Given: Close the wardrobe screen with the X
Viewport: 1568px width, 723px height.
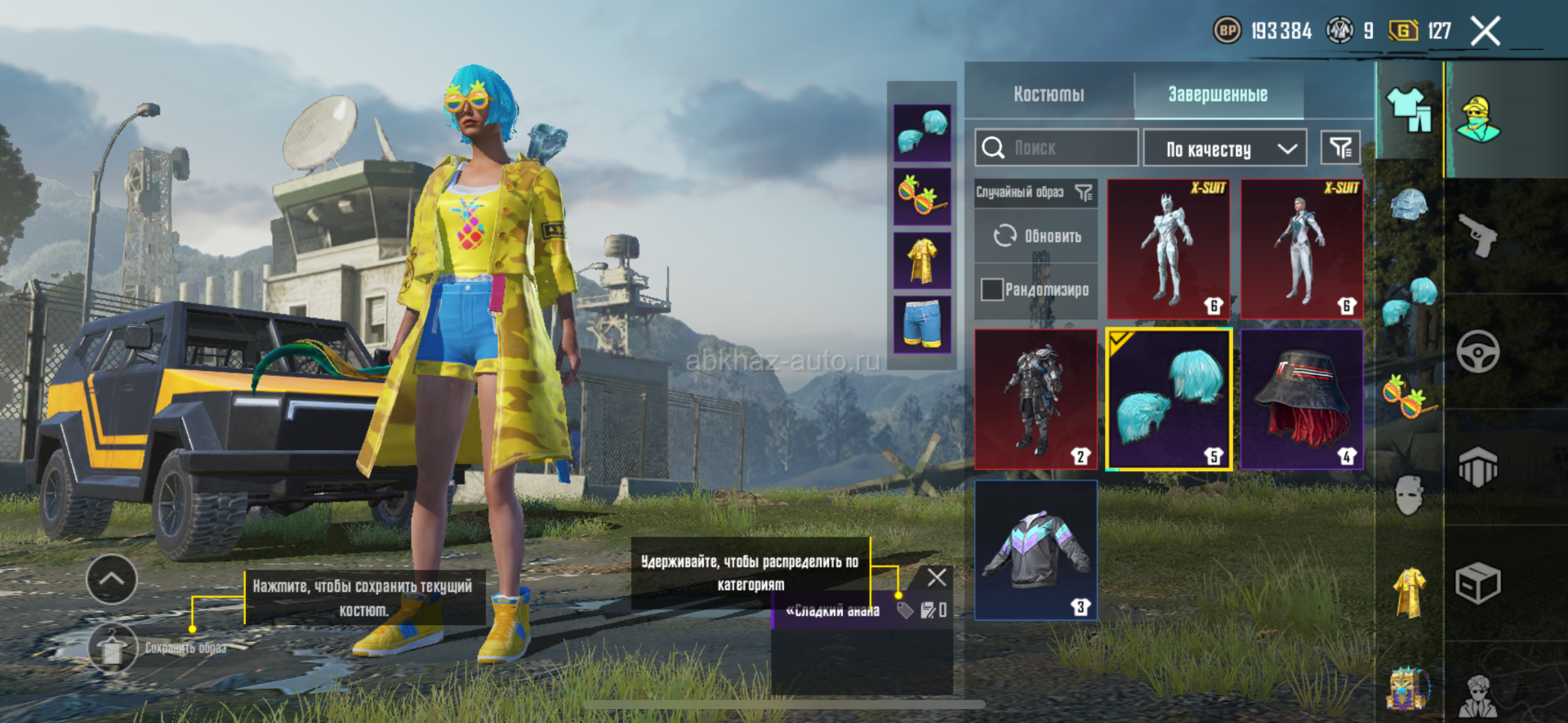Looking at the screenshot, I should pos(1485,32).
